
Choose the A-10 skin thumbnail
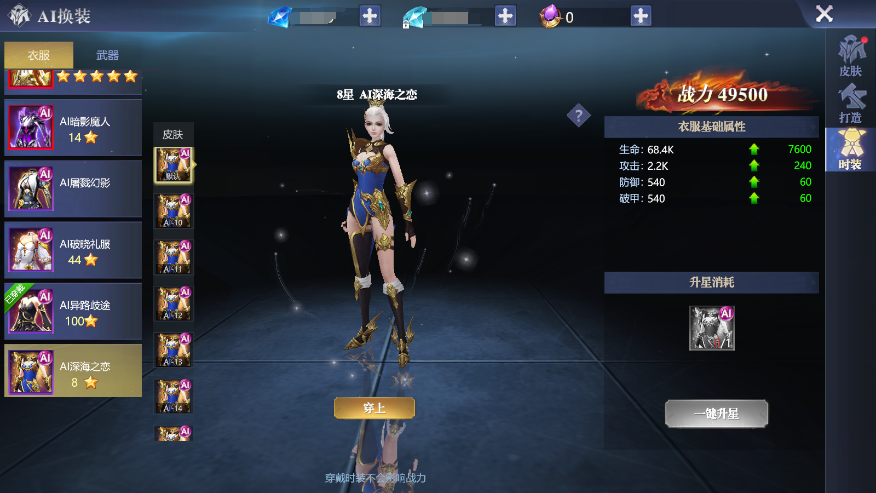(x=172, y=213)
